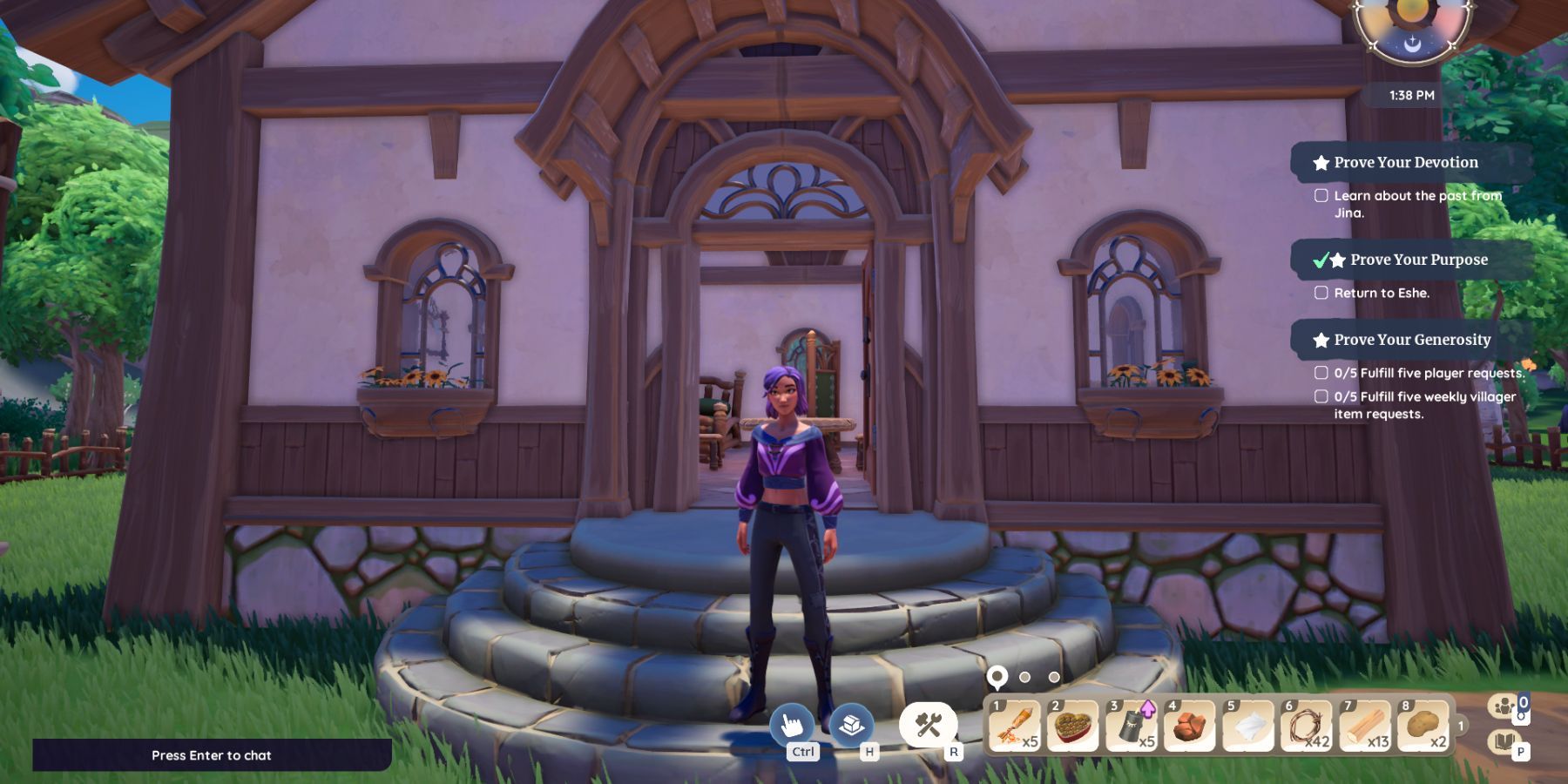The height and width of the screenshot is (784, 1568).
Task: Select the firework rocket hotbar slot
Action: 1015,725
